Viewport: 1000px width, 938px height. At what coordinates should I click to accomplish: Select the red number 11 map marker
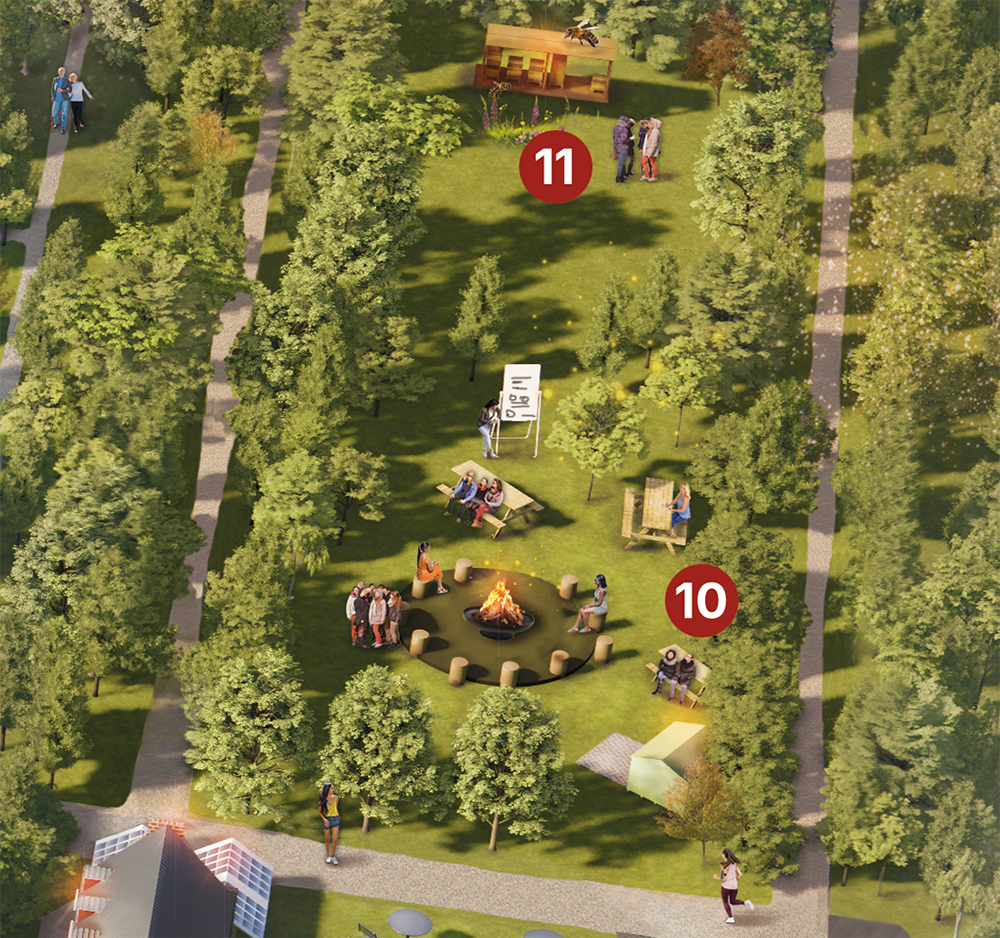coord(555,168)
